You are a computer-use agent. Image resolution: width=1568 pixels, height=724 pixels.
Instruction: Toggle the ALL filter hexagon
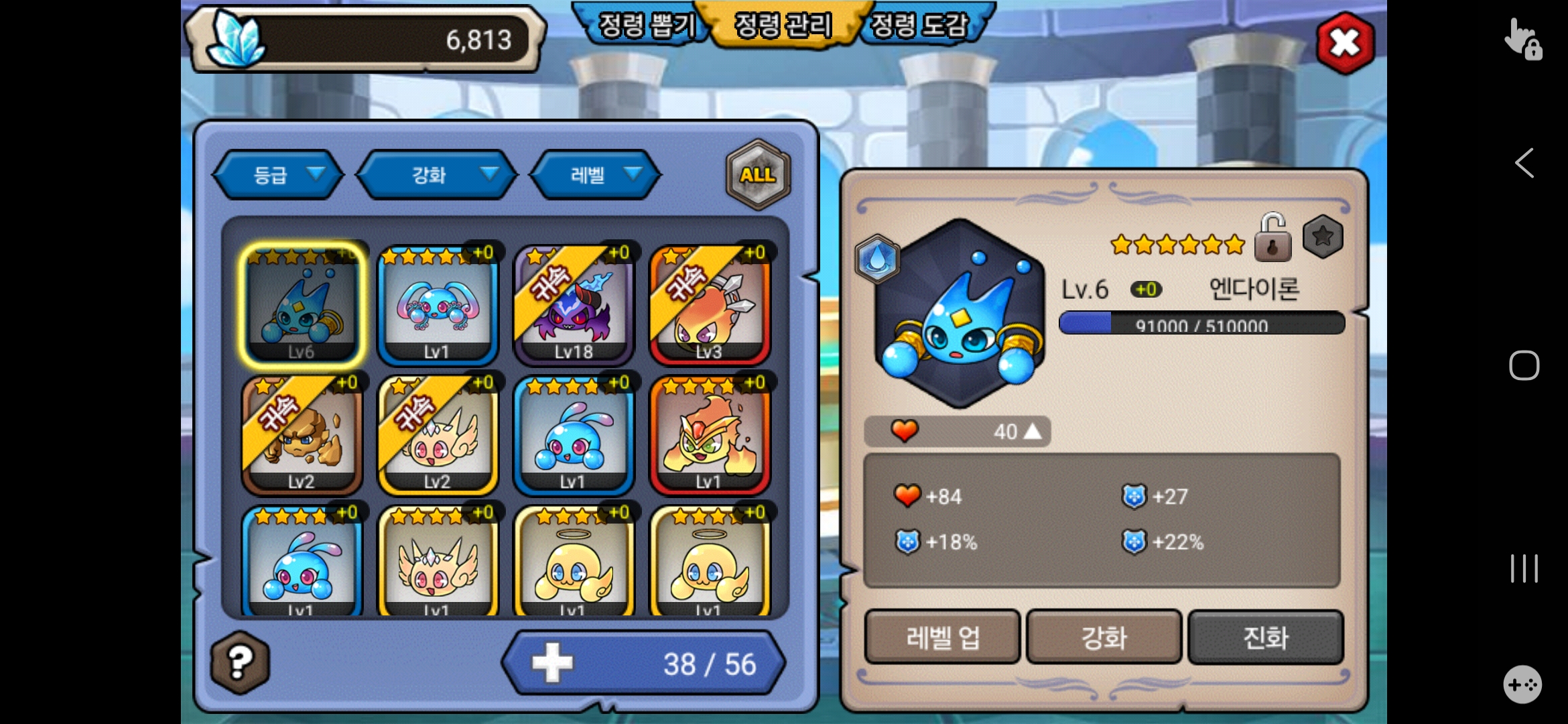pyautogui.click(x=758, y=174)
